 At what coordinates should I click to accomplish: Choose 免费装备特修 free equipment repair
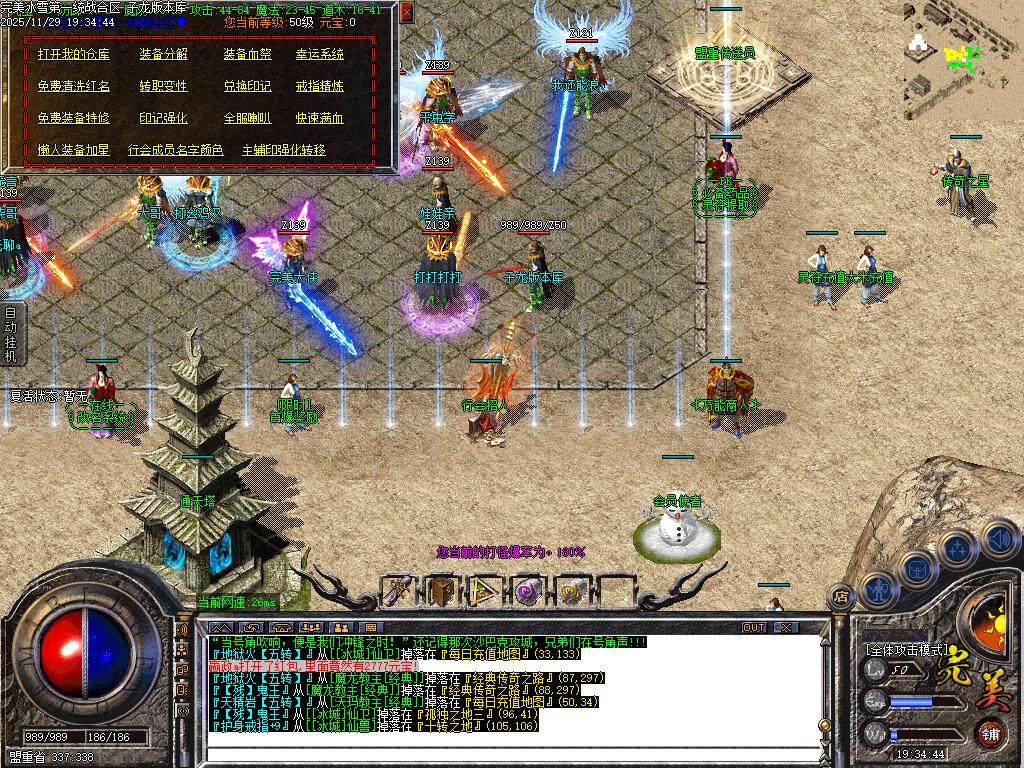coord(74,118)
